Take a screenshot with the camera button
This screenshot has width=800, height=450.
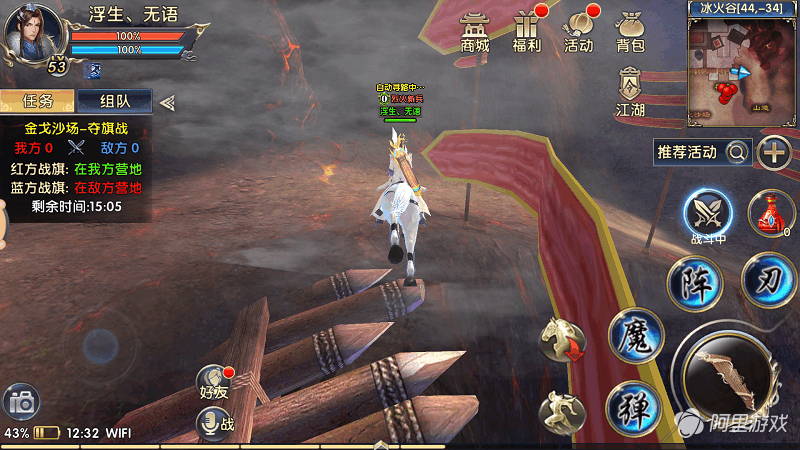tap(20, 404)
